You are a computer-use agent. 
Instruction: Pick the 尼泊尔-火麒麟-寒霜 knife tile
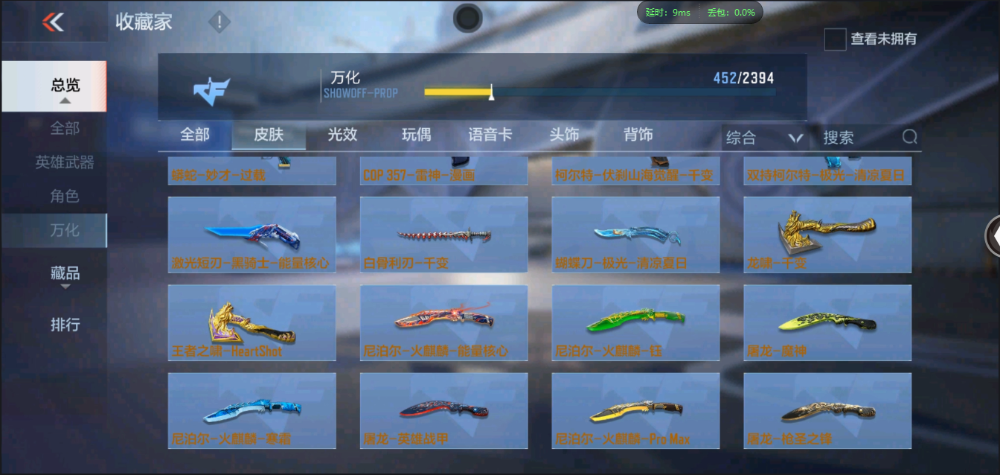tap(251, 410)
